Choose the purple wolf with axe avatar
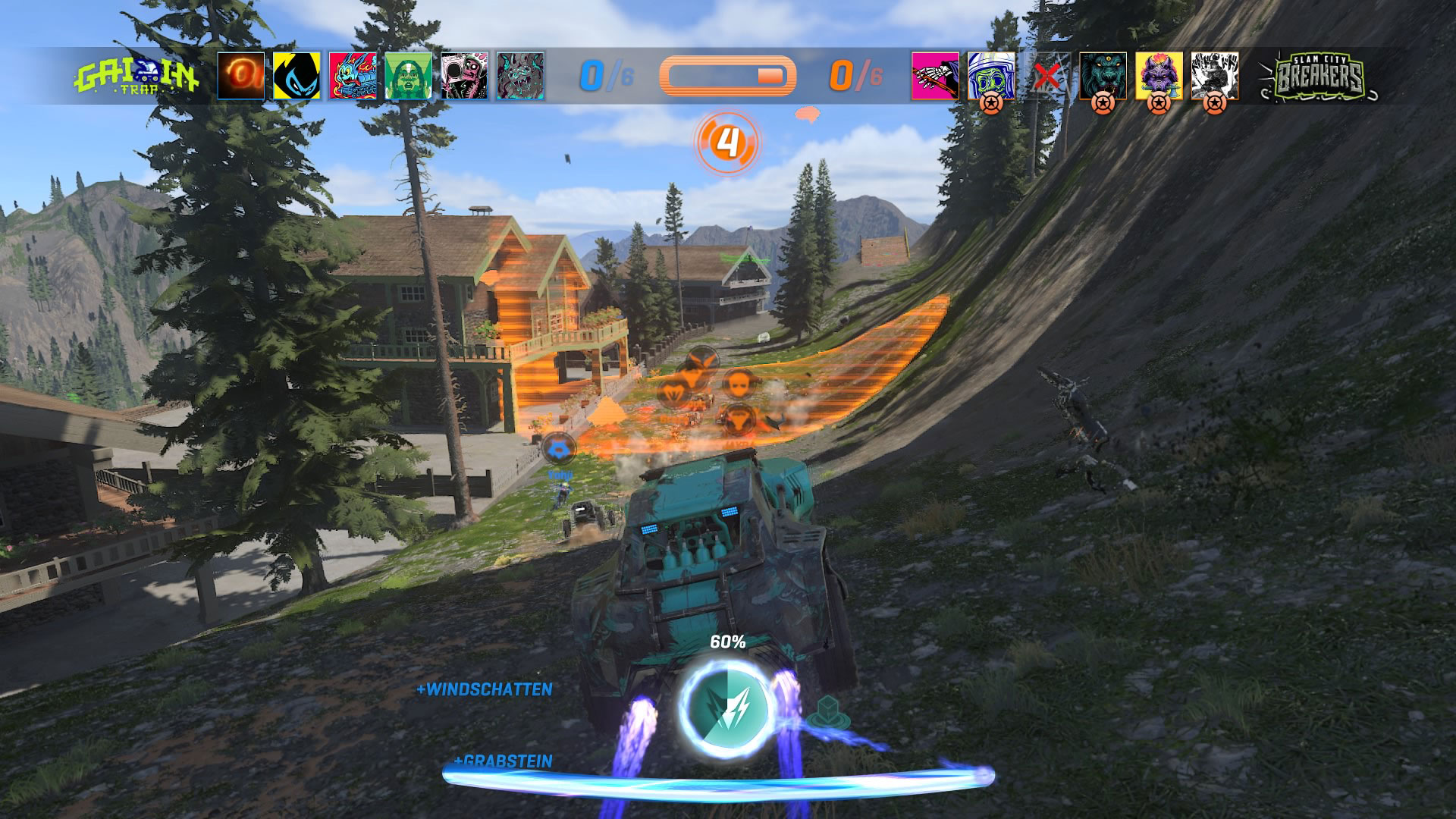This screenshot has width=1456, height=819. [1159, 76]
